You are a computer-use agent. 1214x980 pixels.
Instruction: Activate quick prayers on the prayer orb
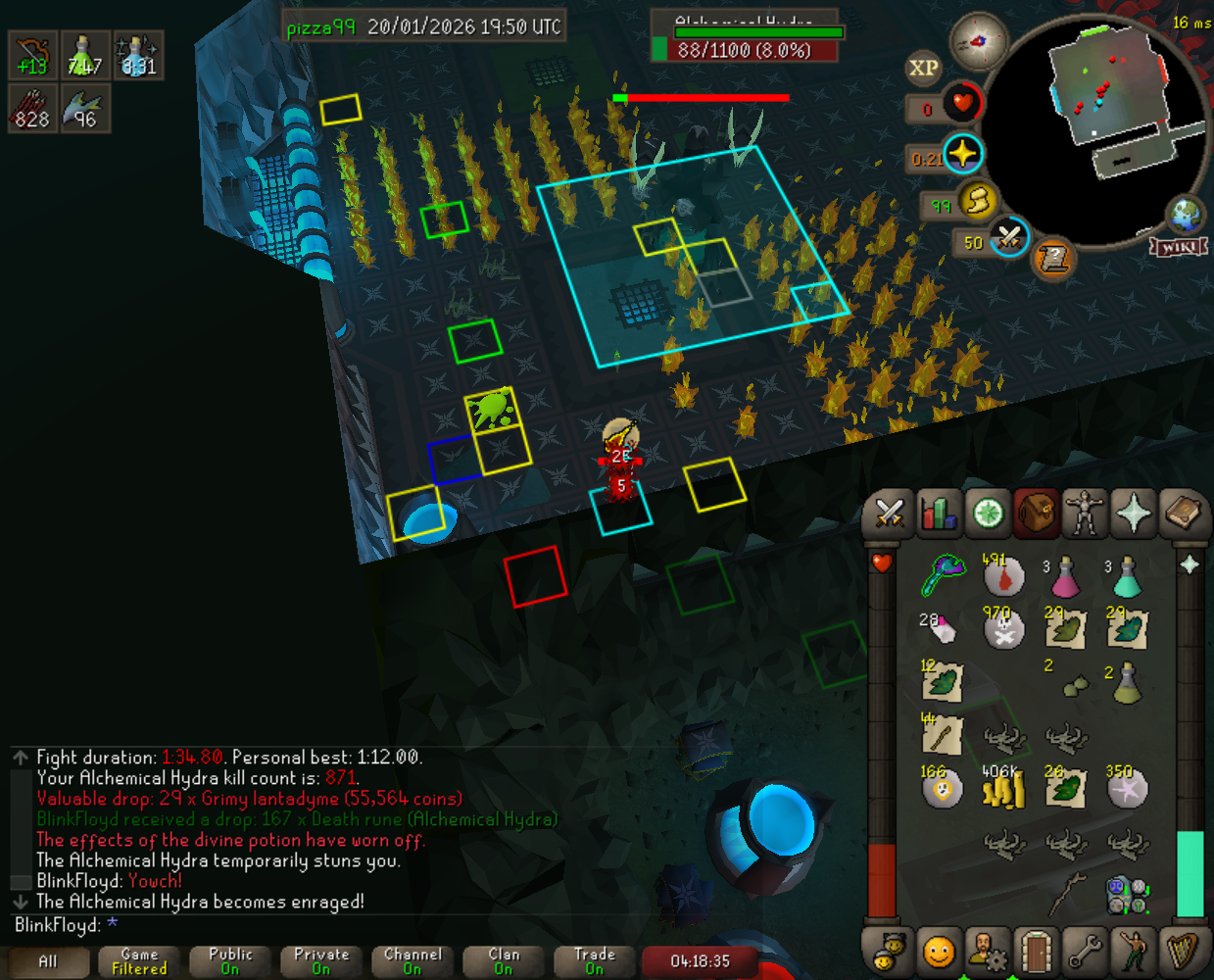point(962,155)
